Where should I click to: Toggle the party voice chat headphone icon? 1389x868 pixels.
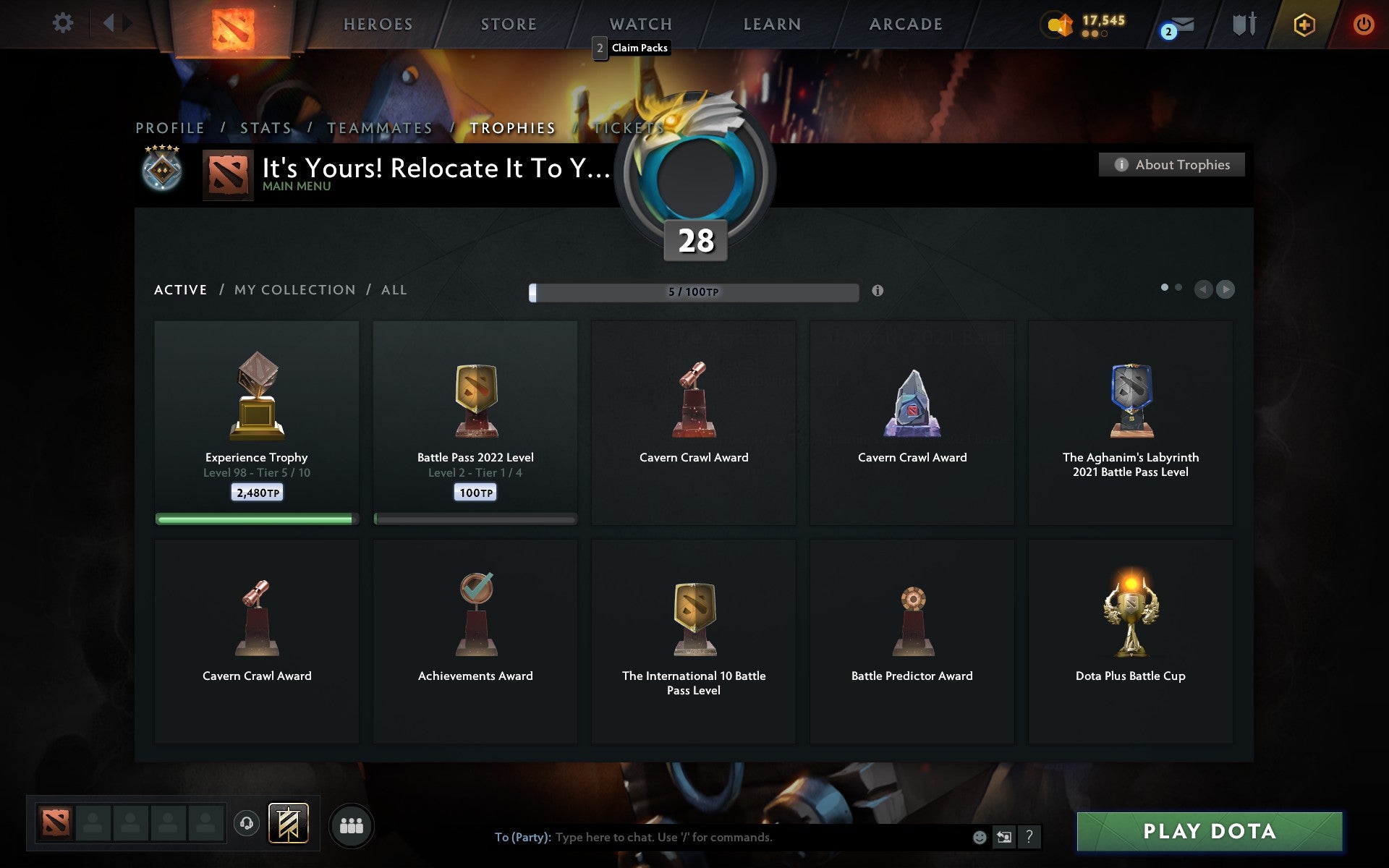pyautogui.click(x=245, y=822)
